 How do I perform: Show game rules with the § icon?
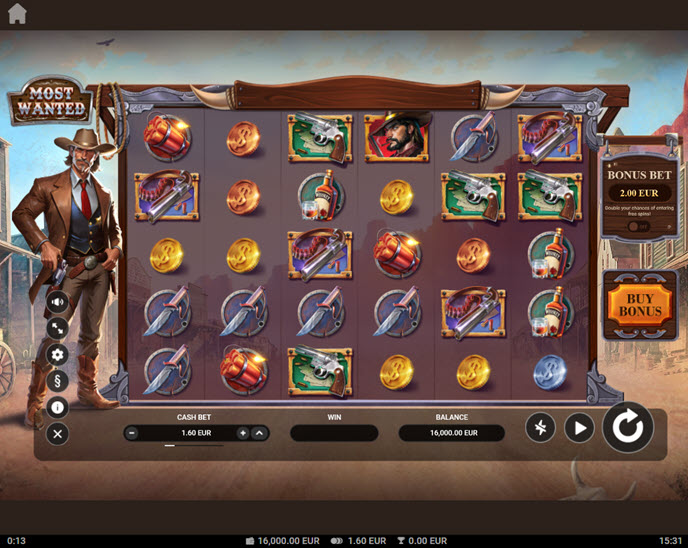(57, 380)
